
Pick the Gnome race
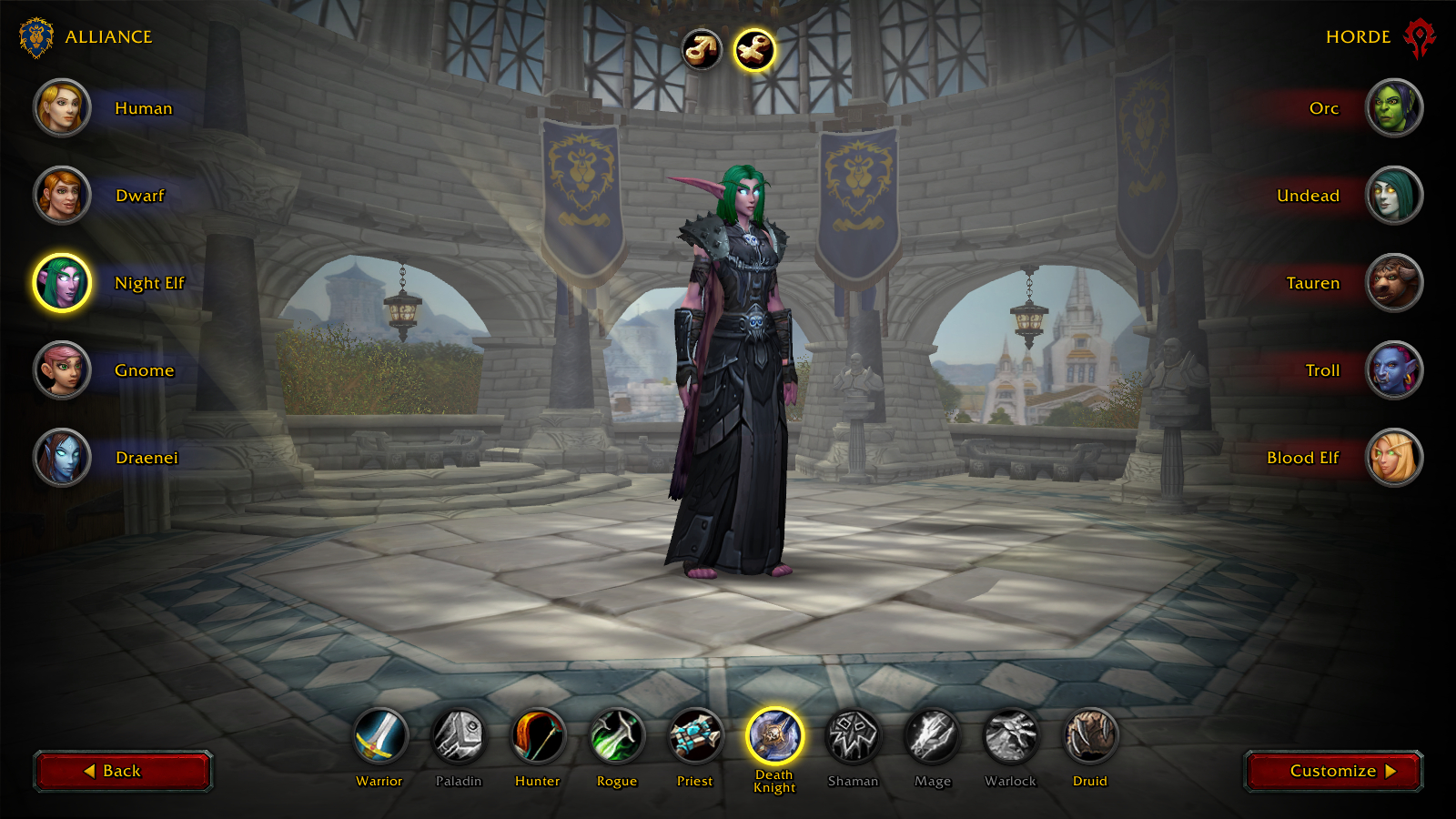click(x=62, y=370)
